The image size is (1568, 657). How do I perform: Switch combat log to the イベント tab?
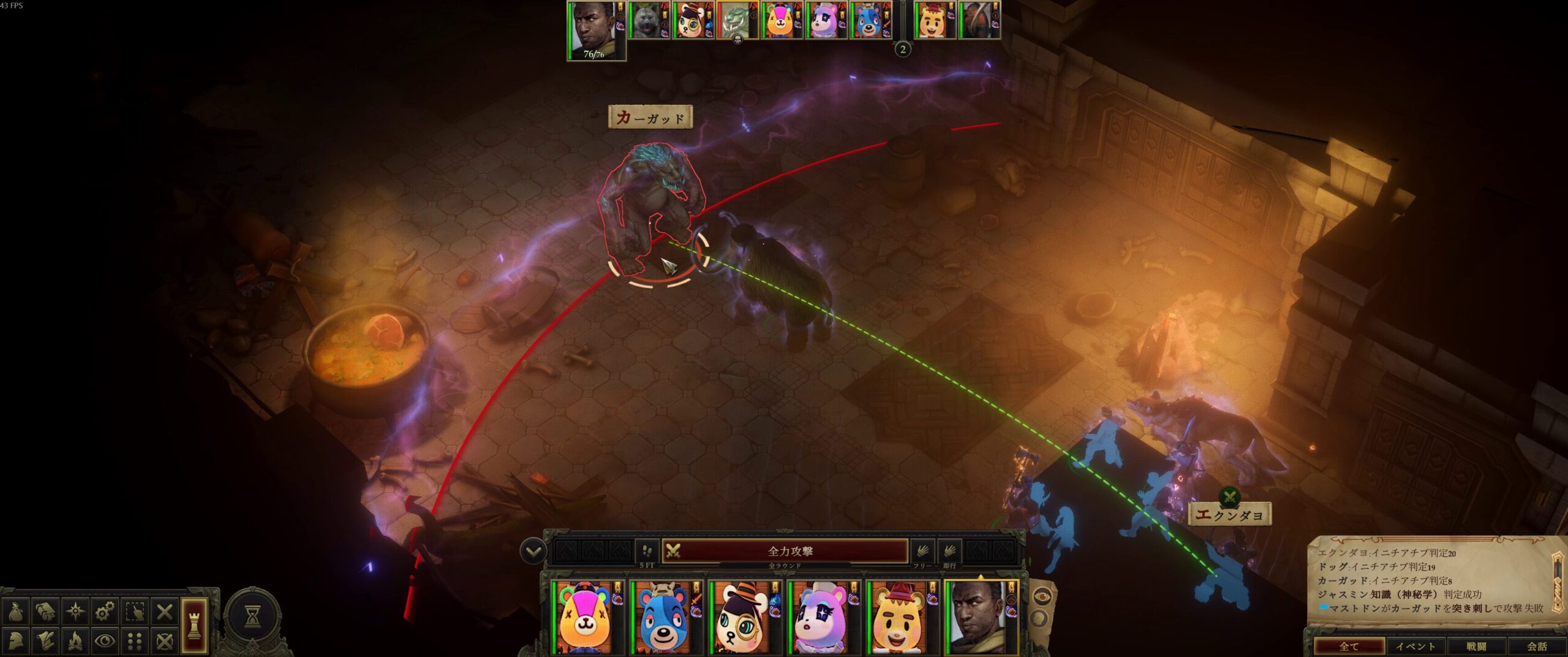point(1415,647)
